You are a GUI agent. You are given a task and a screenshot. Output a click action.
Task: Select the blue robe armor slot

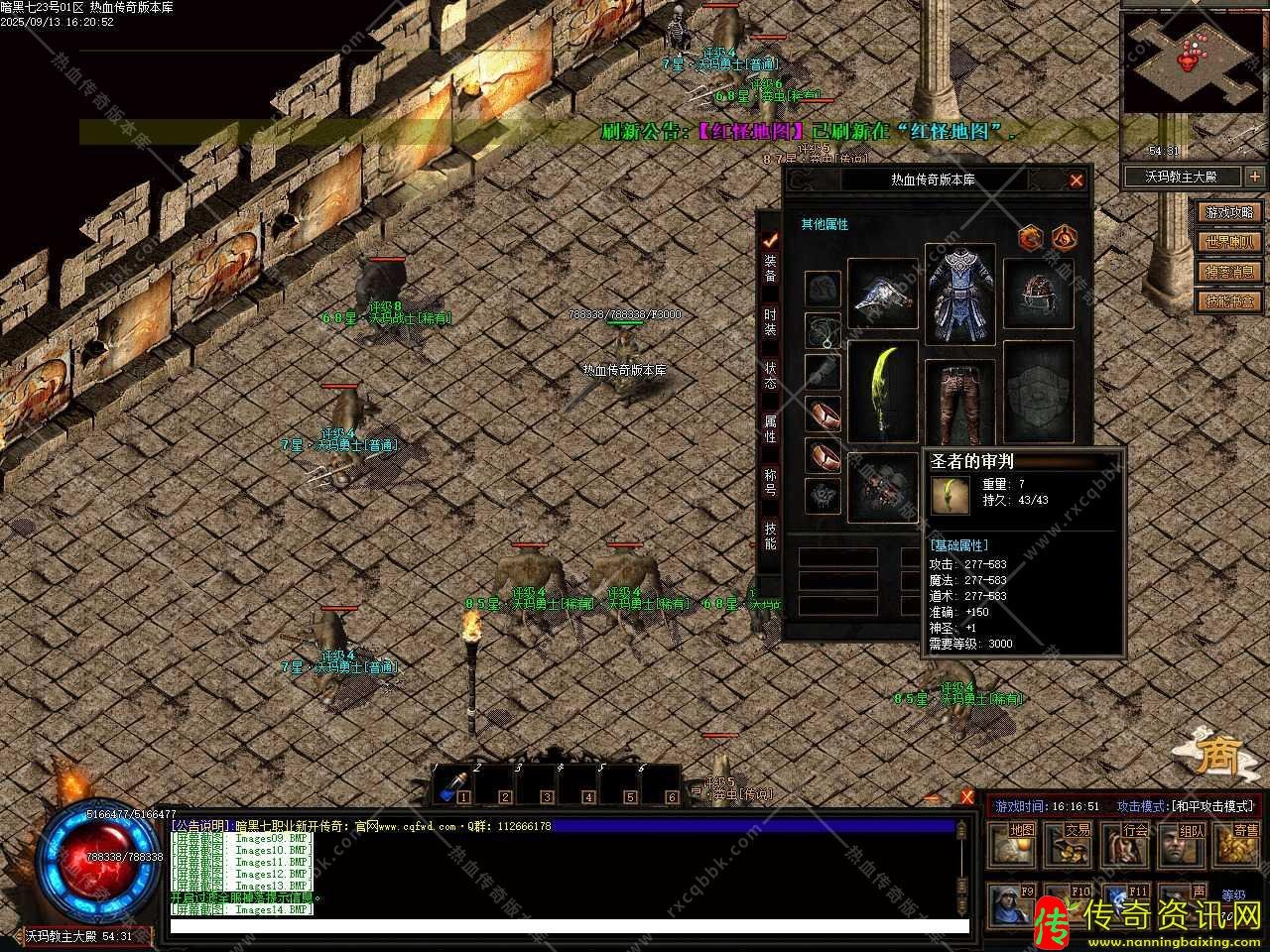pyautogui.click(x=959, y=294)
